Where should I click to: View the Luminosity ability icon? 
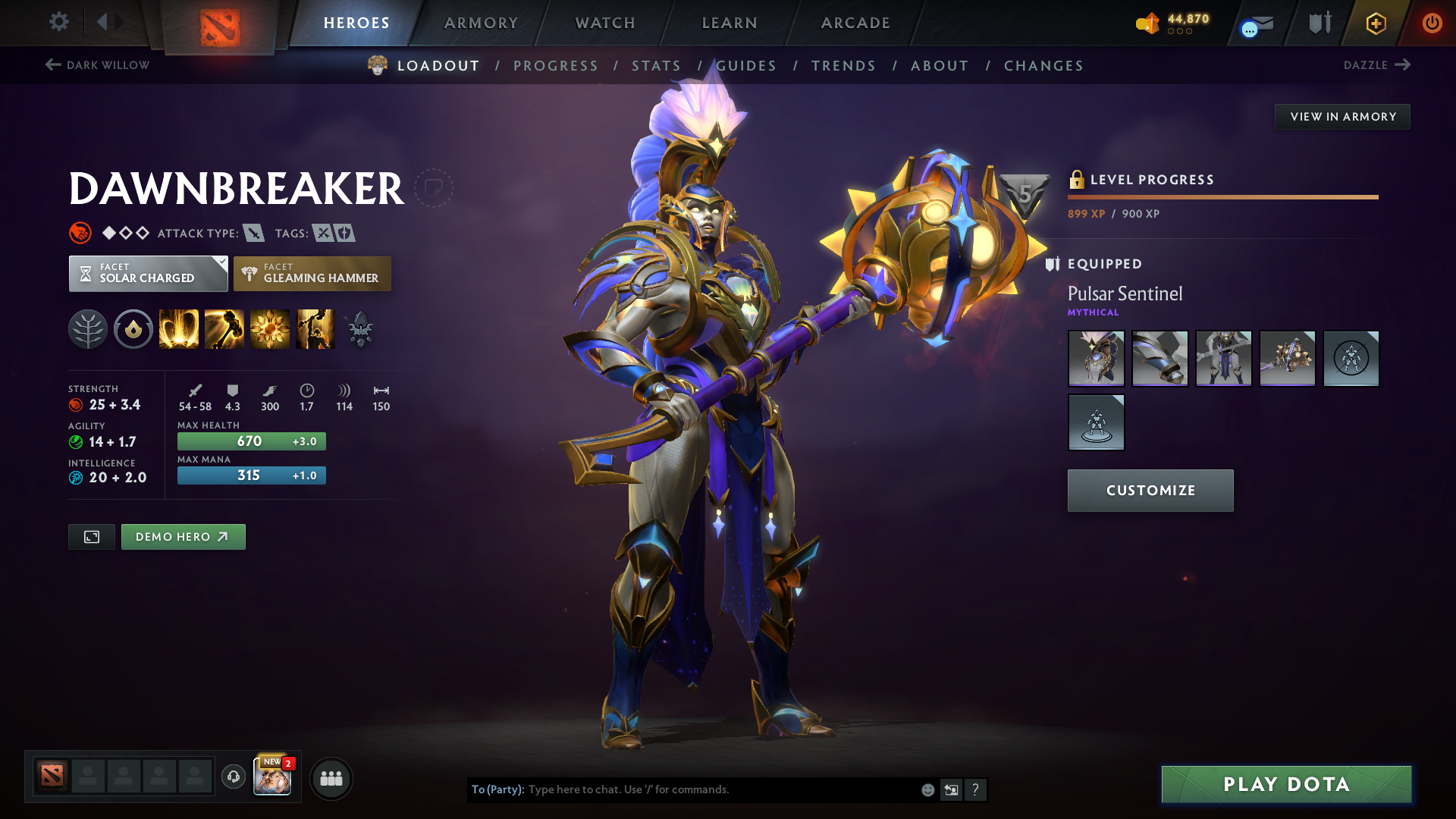click(x=270, y=328)
